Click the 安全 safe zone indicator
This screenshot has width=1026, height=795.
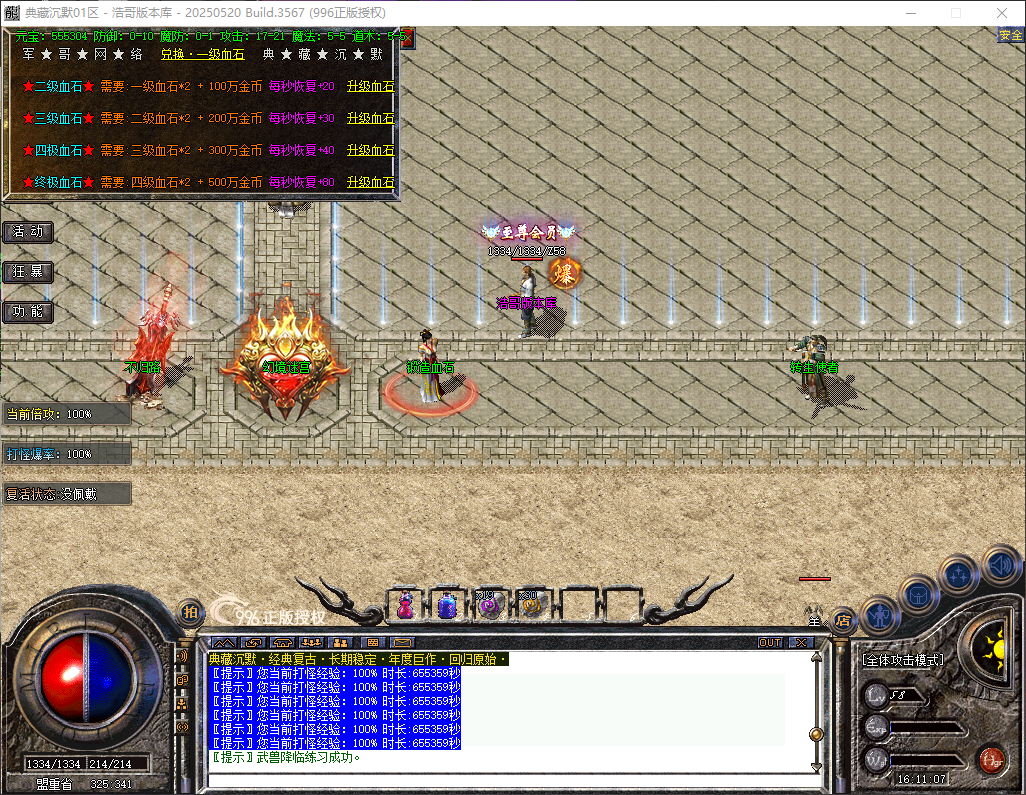1010,35
